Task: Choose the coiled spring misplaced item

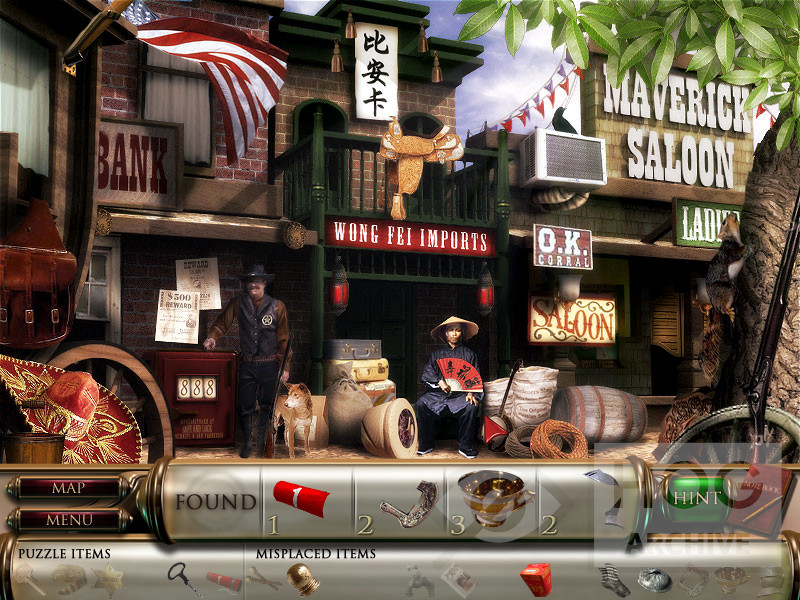Action: tap(612, 579)
